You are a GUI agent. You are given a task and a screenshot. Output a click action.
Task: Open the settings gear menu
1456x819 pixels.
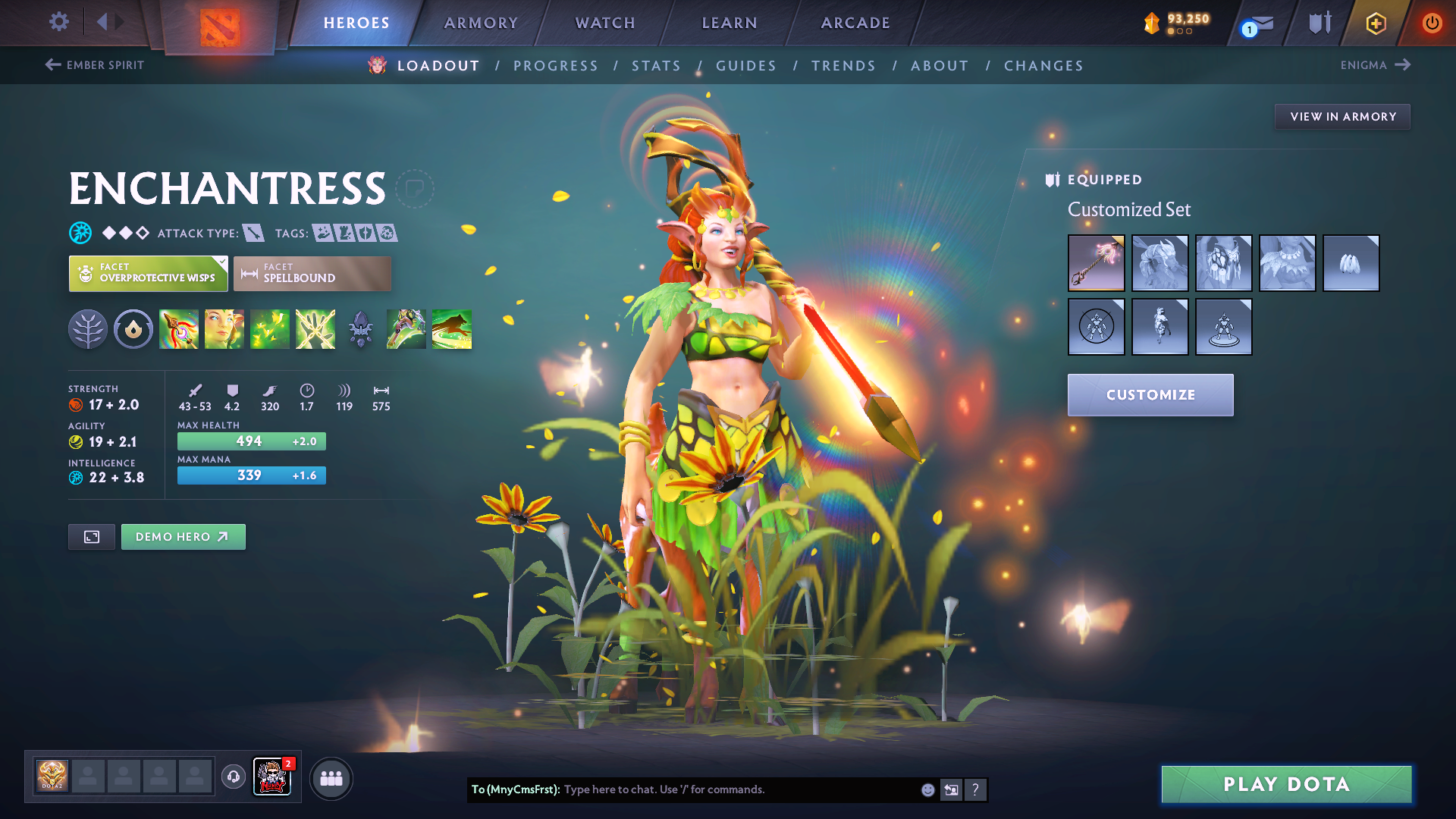click(x=59, y=22)
